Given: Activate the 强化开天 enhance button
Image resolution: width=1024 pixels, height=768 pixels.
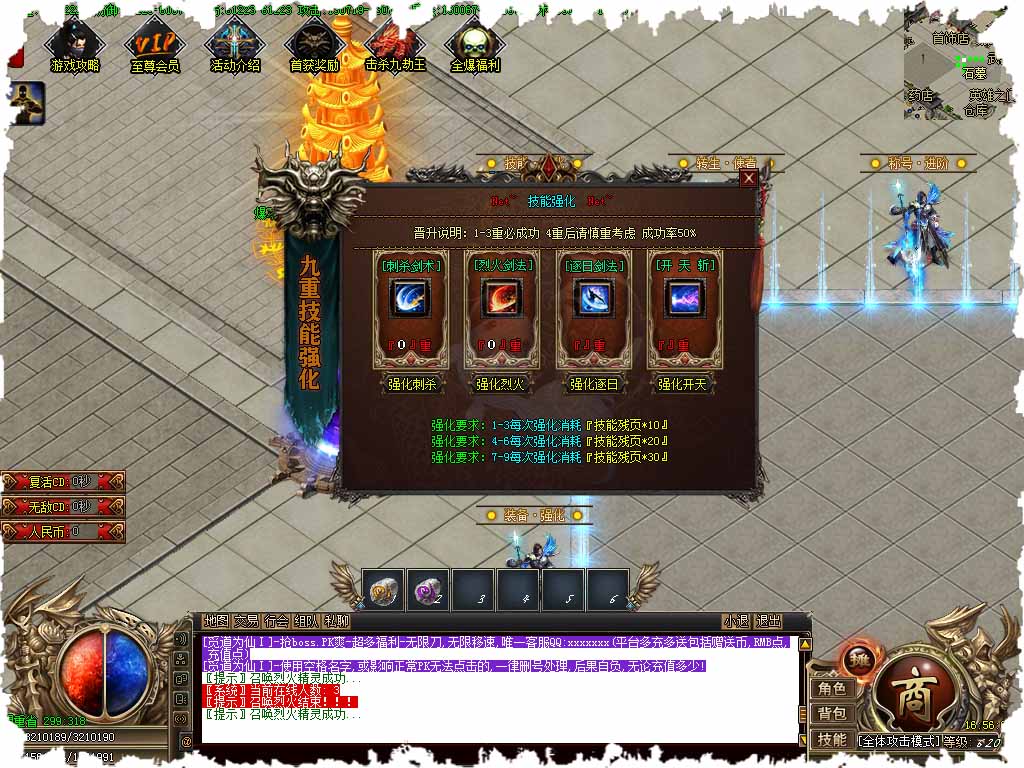Looking at the screenshot, I should 684,384.
